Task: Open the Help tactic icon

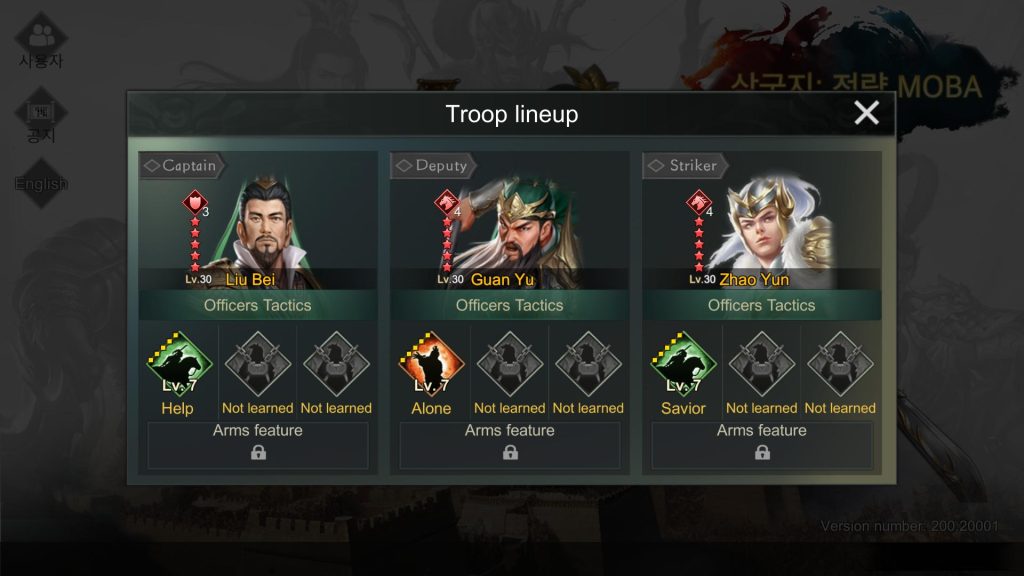Action: point(180,364)
